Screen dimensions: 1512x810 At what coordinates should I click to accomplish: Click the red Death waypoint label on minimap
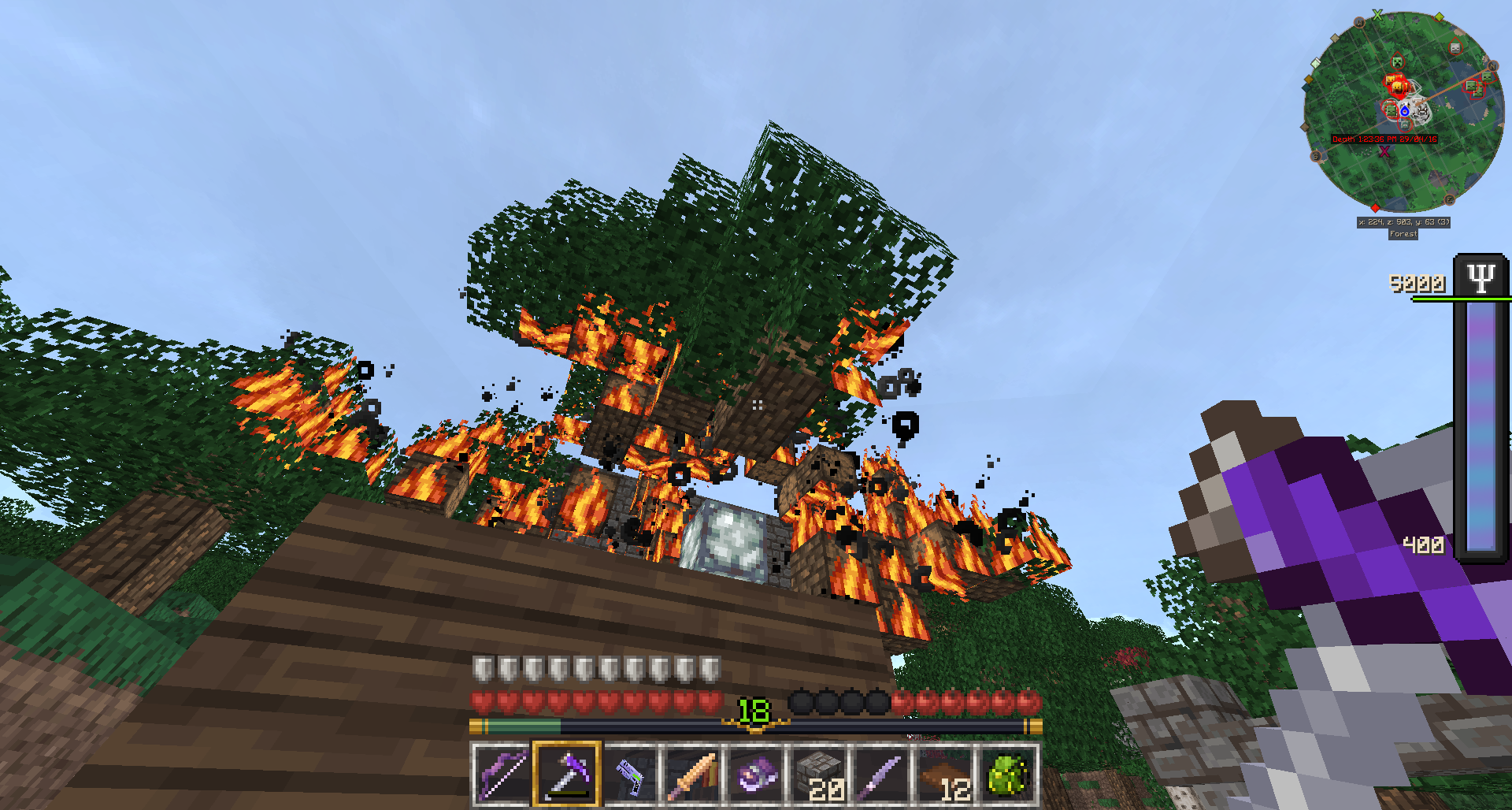pos(1384,139)
